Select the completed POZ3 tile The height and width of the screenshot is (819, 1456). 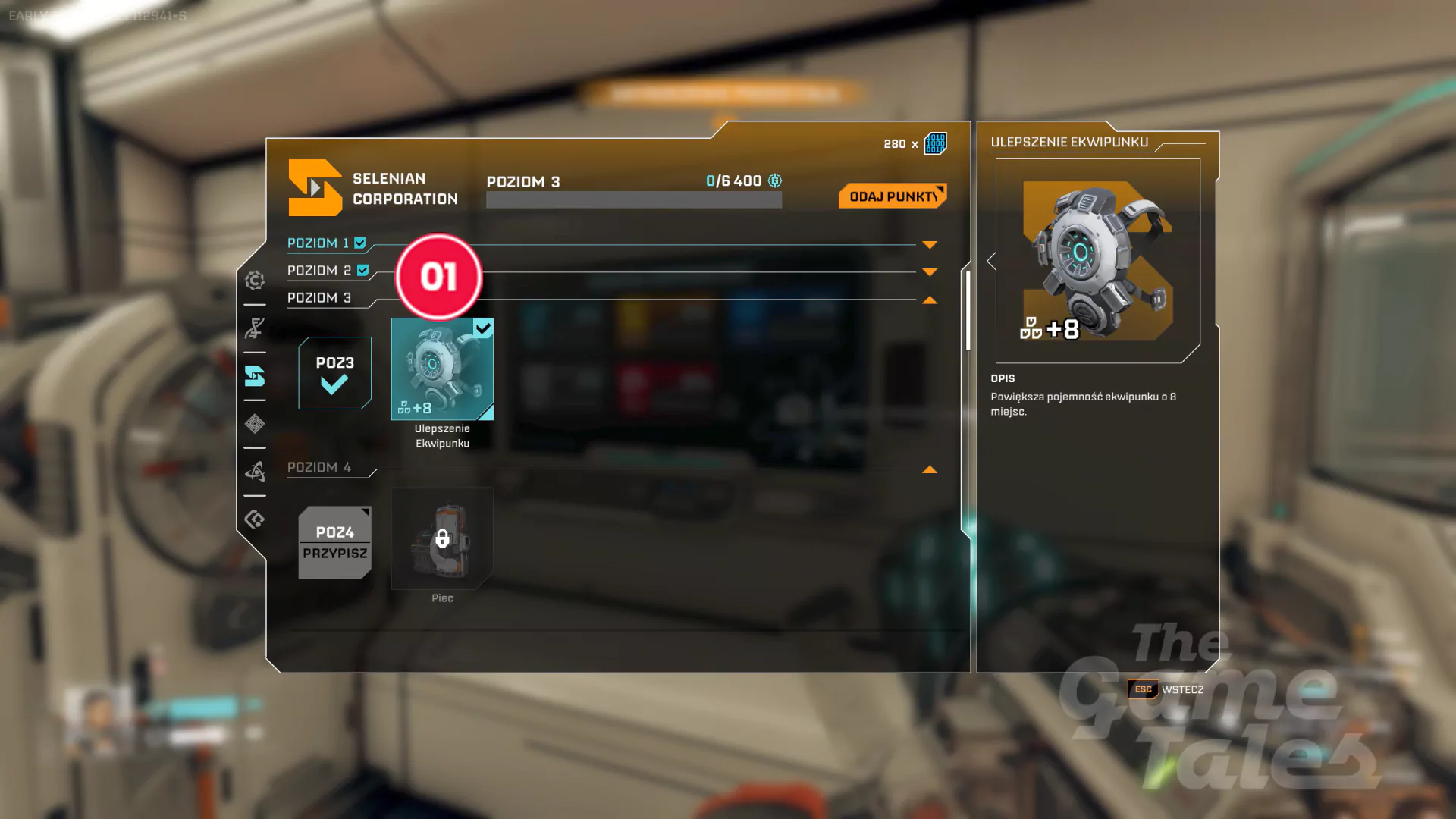[x=334, y=373]
